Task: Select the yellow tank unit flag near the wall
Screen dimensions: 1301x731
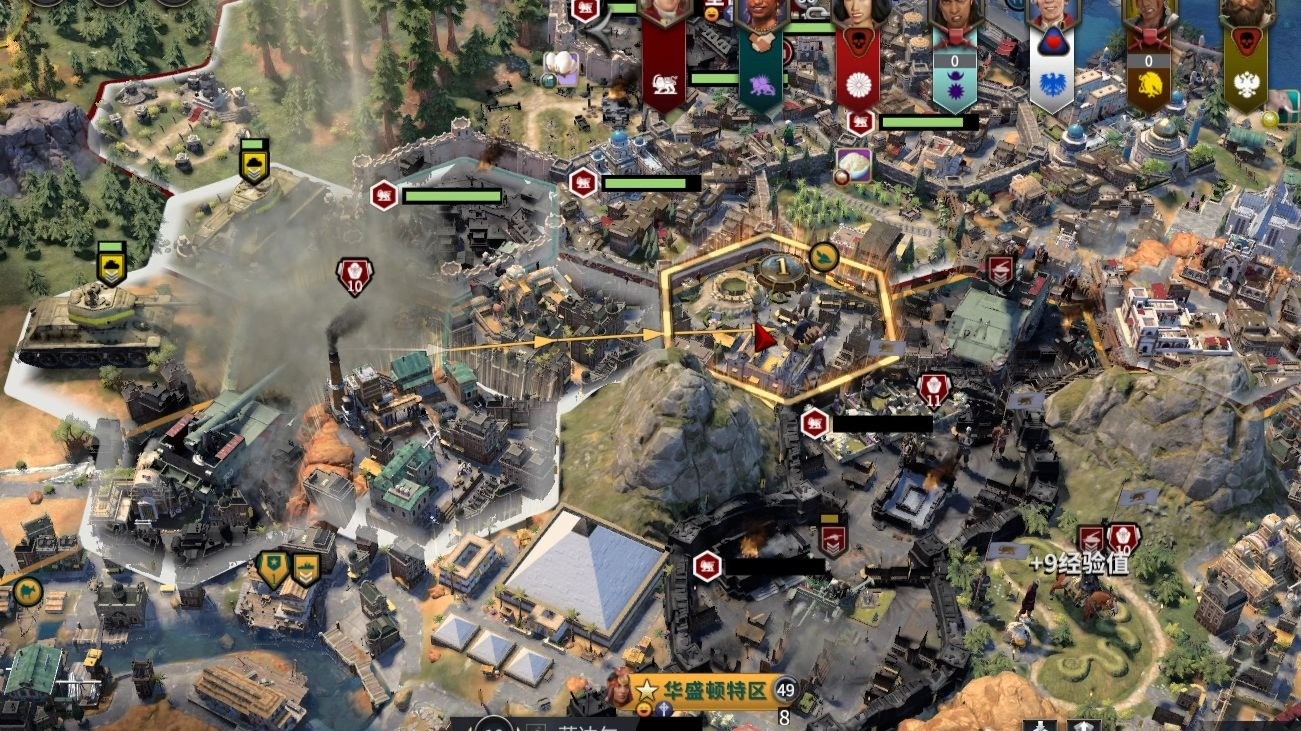Action: pyautogui.click(x=254, y=163)
